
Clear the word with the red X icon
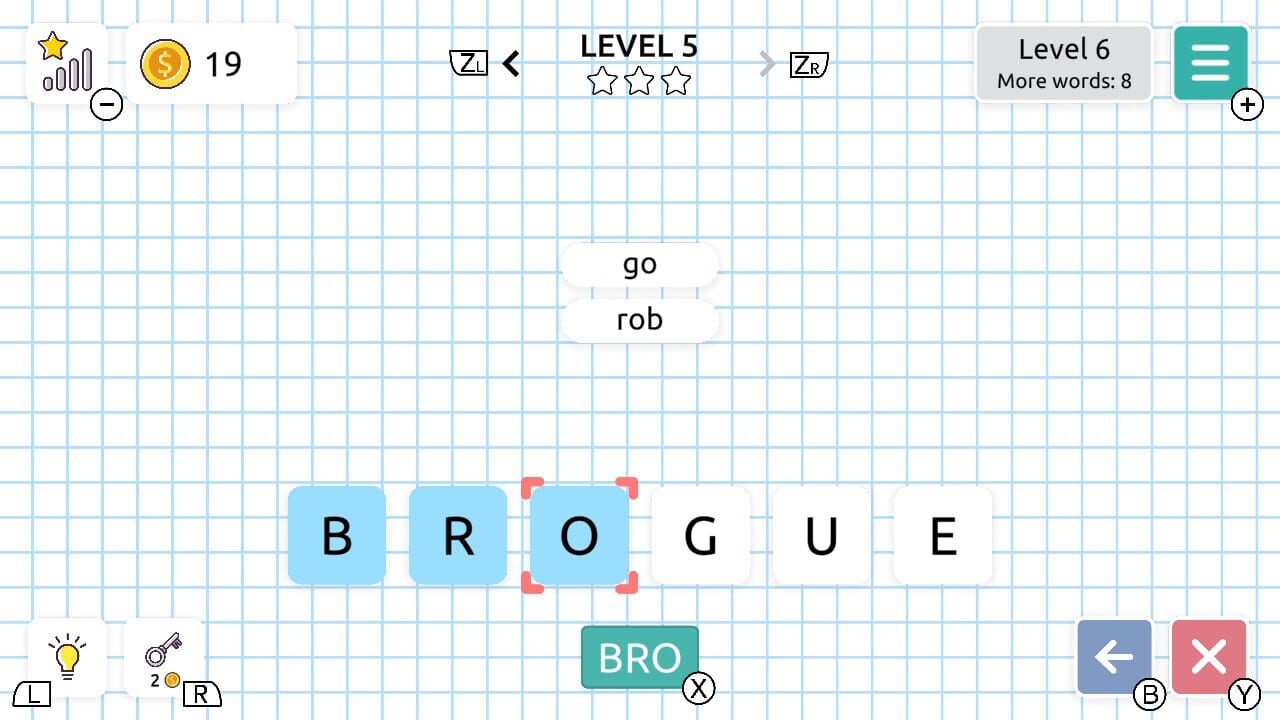(x=1210, y=657)
